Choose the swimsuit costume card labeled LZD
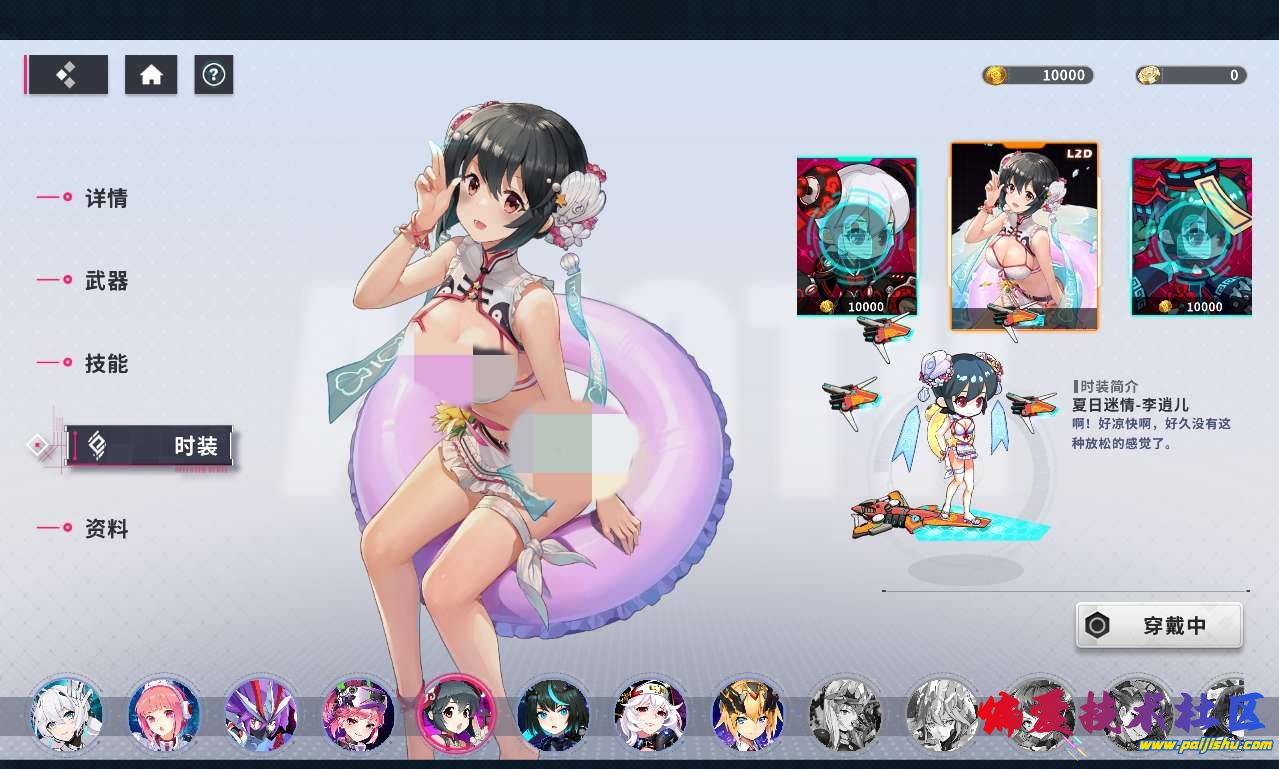Screen dimensions: 1279x769 pos(1023,237)
